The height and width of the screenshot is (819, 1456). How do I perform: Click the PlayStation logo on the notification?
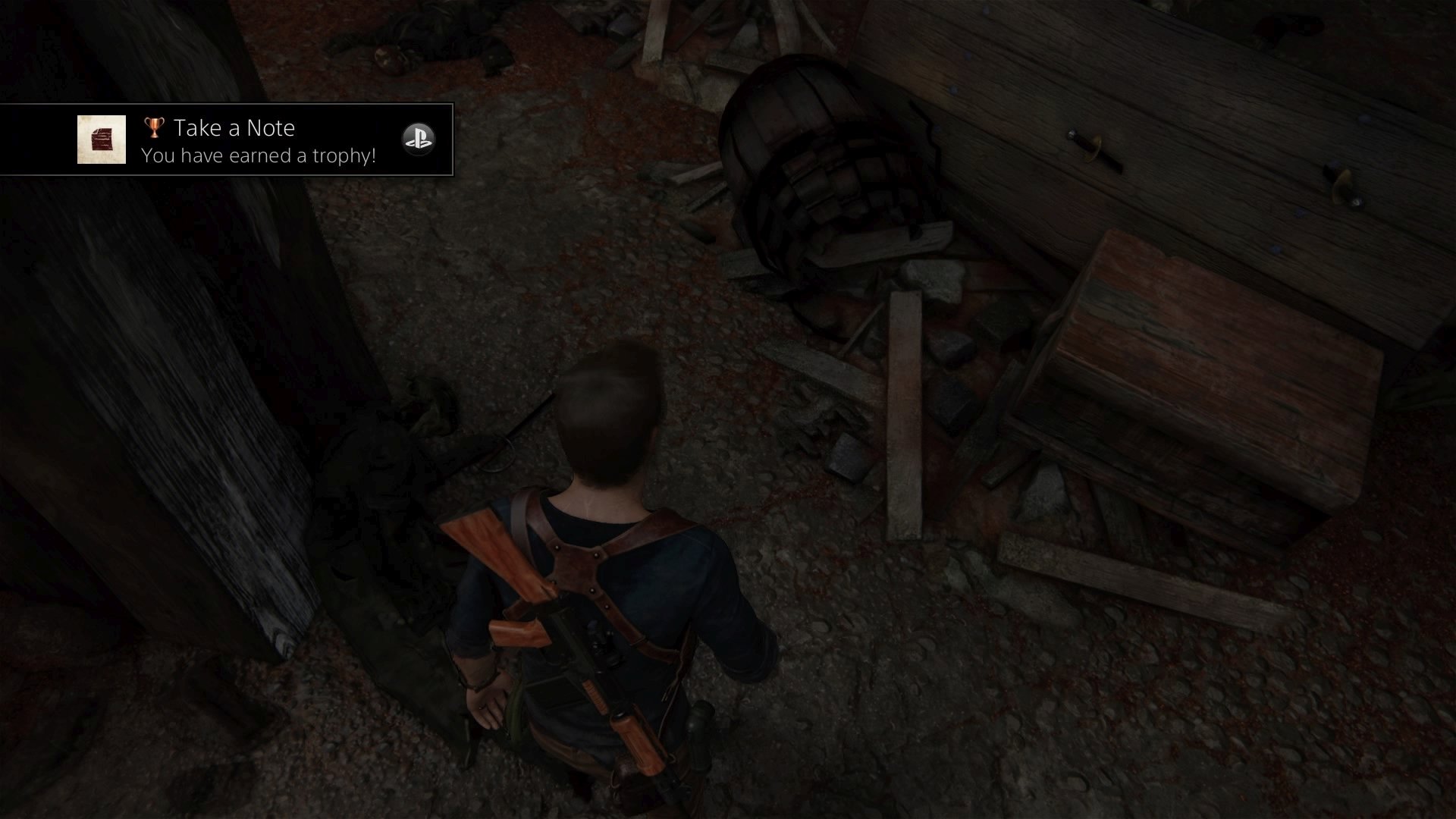pyautogui.click(x=418, y=139)
